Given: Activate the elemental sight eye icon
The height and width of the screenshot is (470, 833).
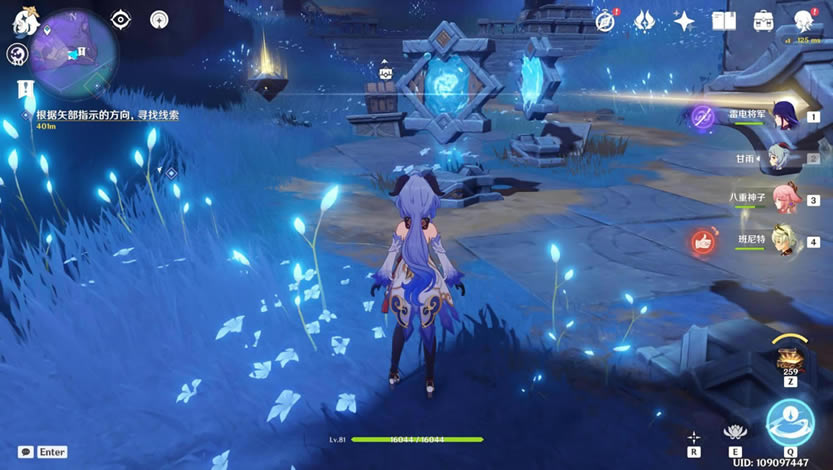Looking at the screenshot, I should (x=121, y=19).
